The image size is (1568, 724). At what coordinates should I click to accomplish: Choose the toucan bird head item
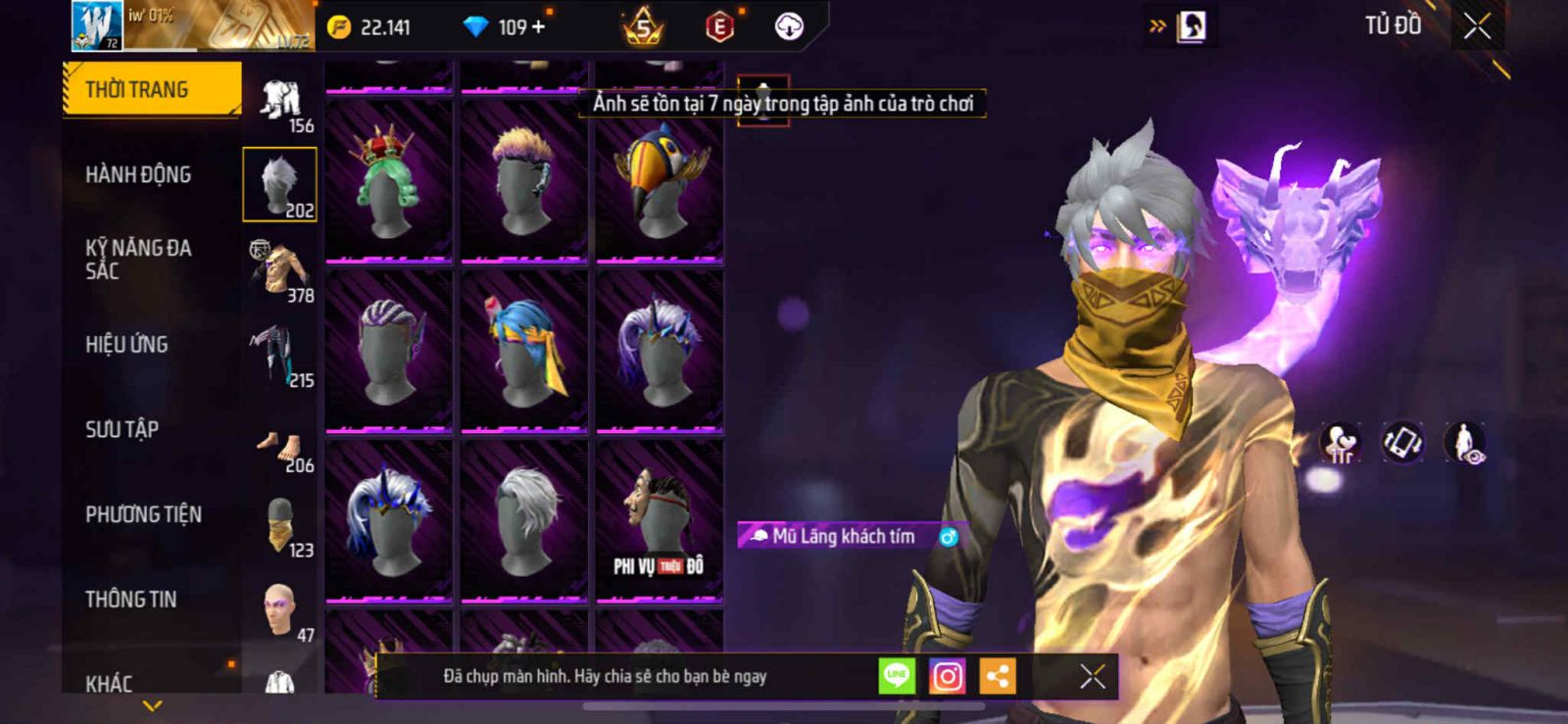click(x=659, y=181)
